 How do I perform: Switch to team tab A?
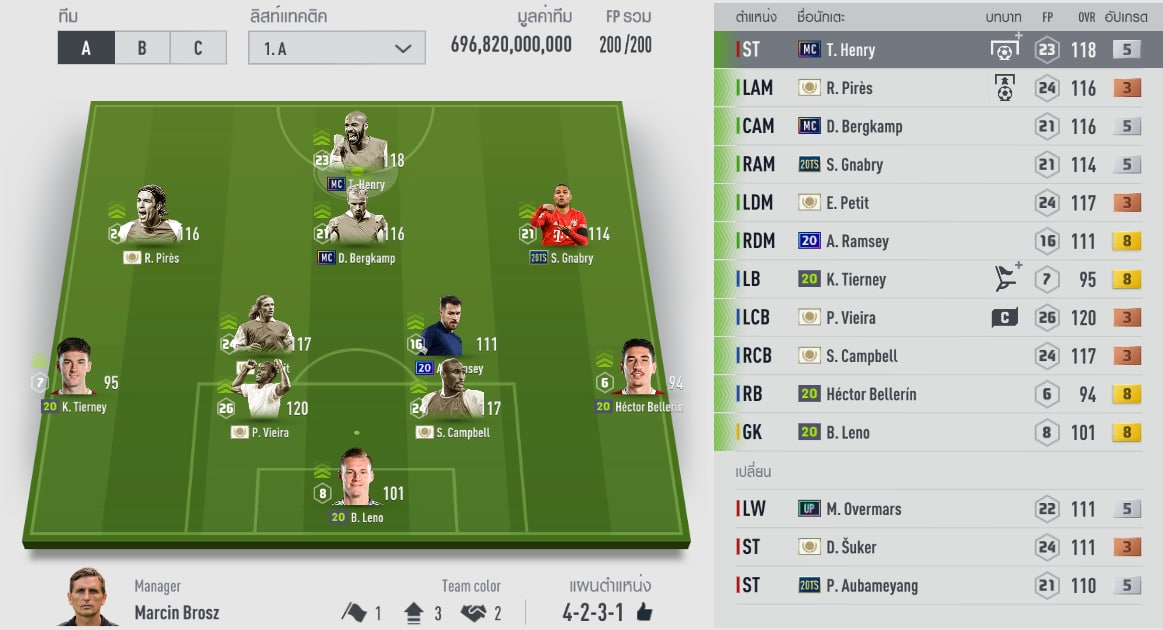pos(86,48)
